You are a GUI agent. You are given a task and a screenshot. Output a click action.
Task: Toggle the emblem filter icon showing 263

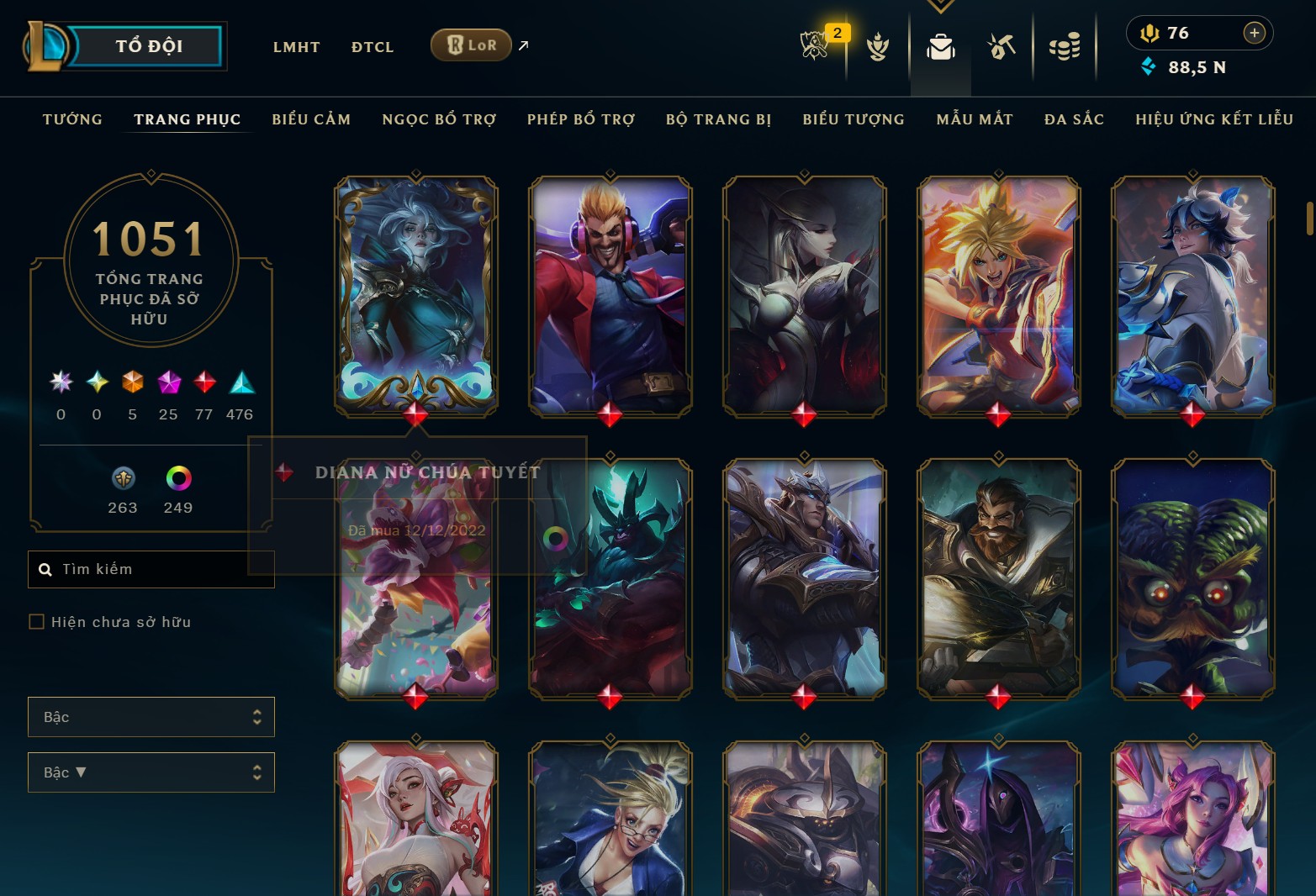123,481
